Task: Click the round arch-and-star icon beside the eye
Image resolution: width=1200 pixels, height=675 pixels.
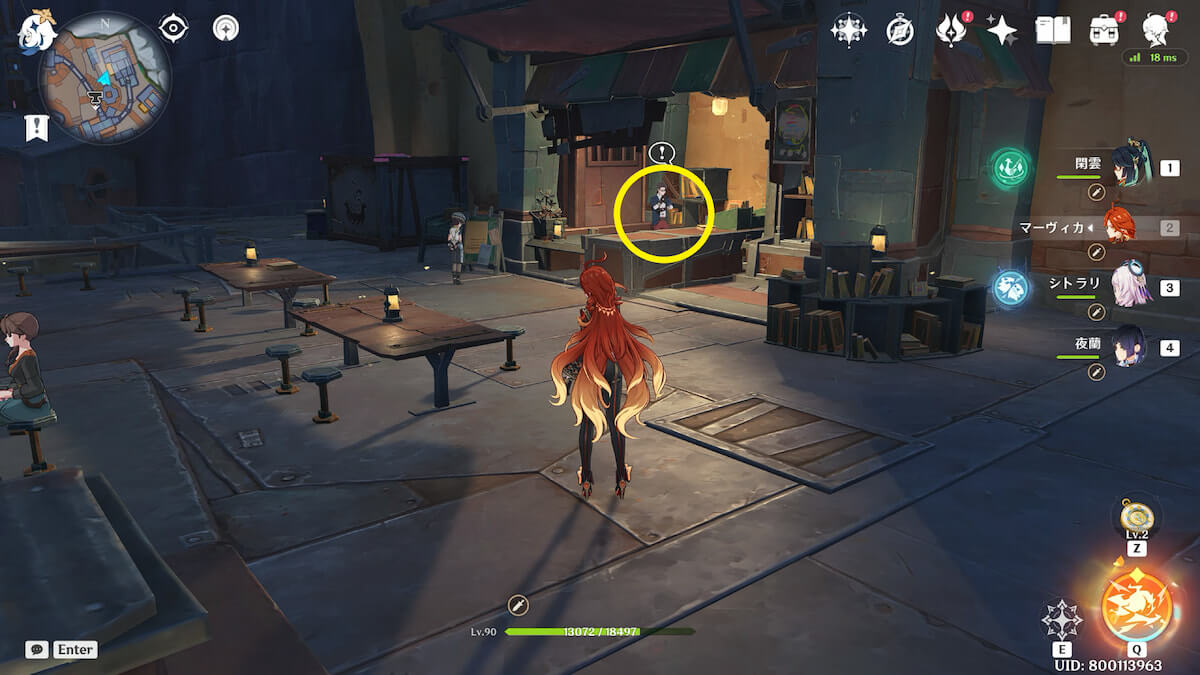Action: tap(226, 28)
